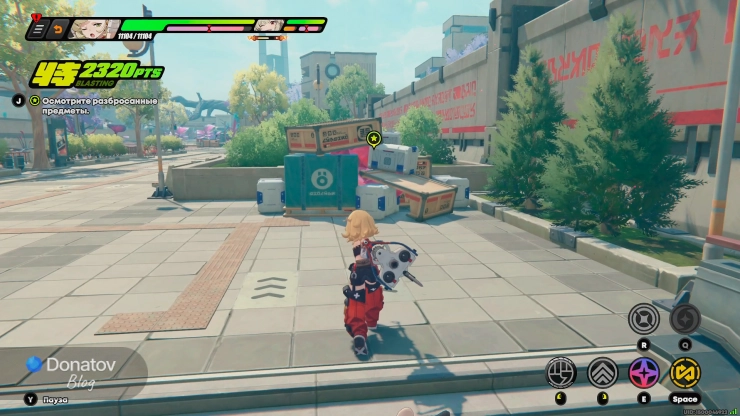Use the triple chevron dash ability
Viewport: 740px width, 416px height.
coord(602,373)
